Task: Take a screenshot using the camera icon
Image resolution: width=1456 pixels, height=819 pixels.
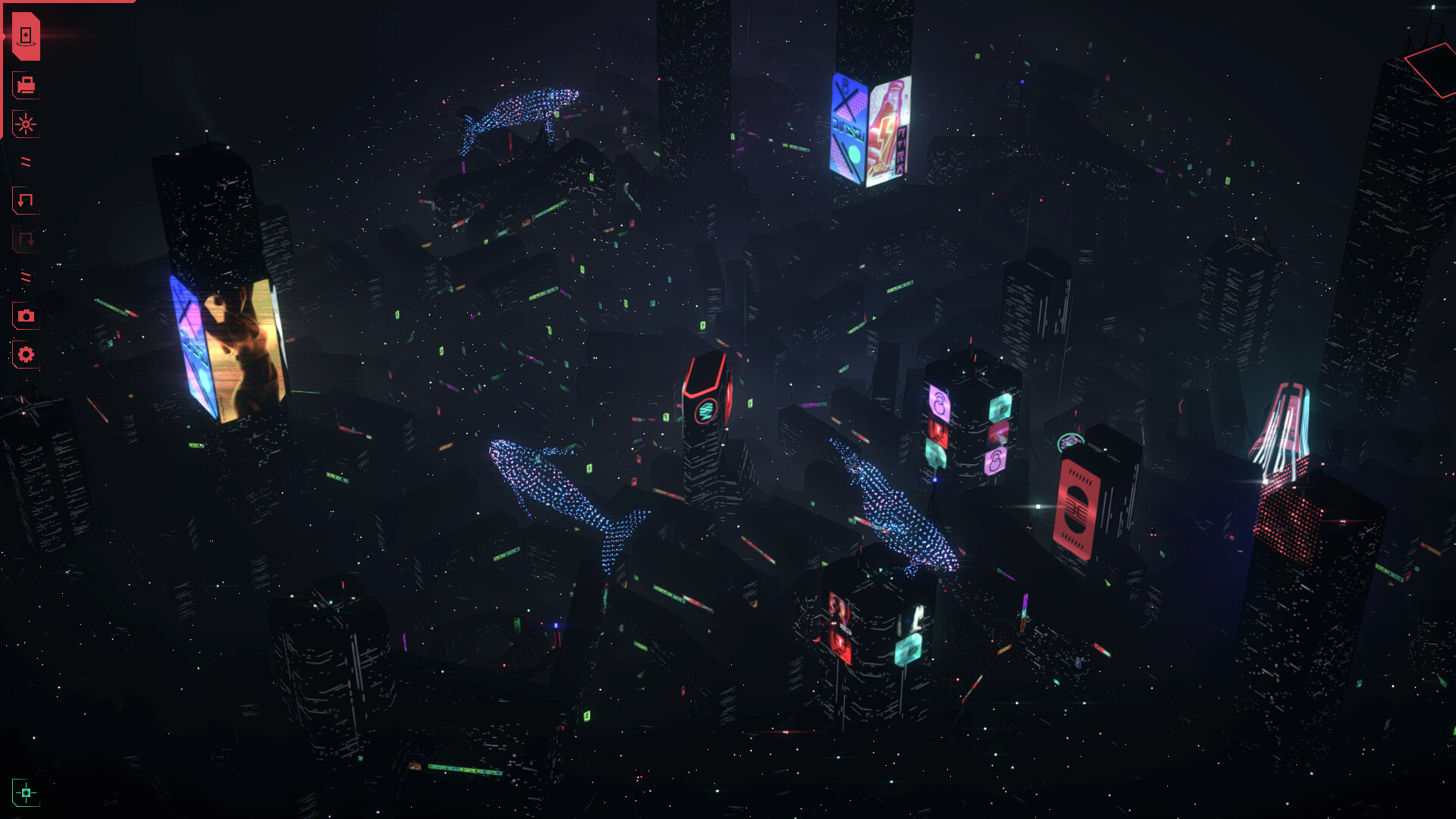Action: tap(25, 317)
